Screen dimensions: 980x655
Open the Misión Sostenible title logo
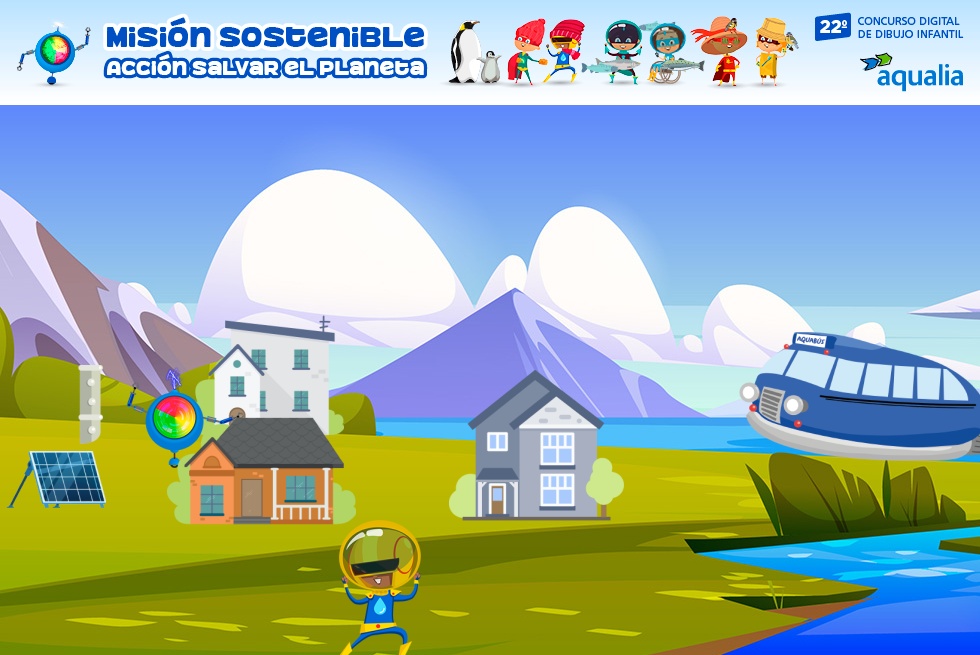(265, 52)
